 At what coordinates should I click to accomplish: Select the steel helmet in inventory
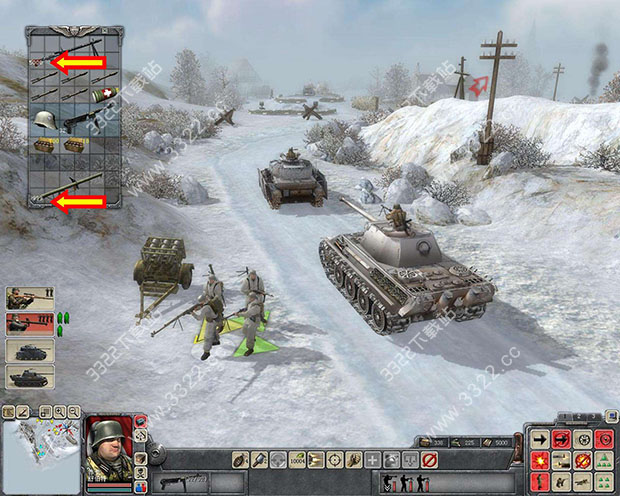(x=42, y=119)
